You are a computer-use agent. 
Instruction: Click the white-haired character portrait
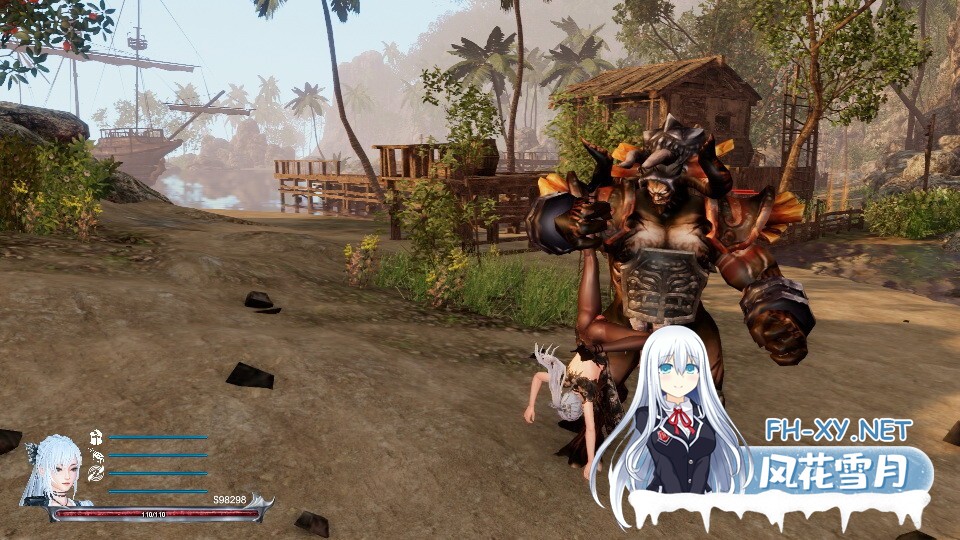[58, 470]
